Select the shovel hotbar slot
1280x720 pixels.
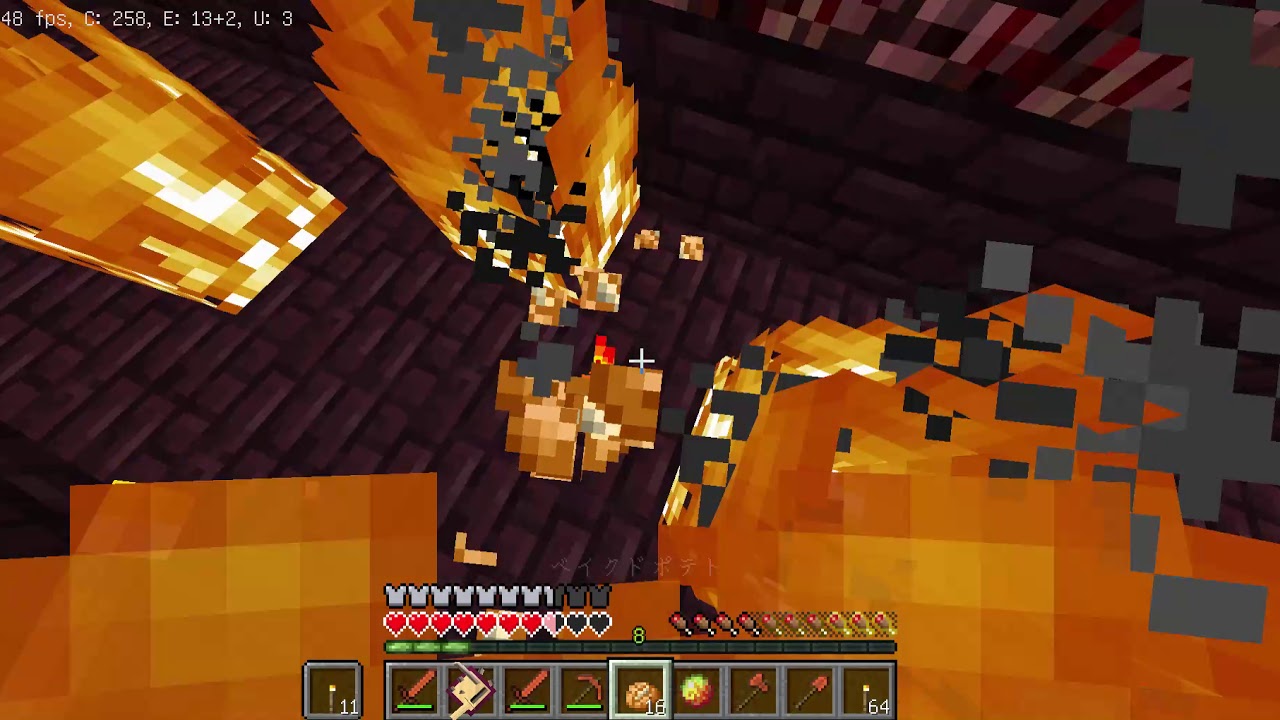(809, 691)
